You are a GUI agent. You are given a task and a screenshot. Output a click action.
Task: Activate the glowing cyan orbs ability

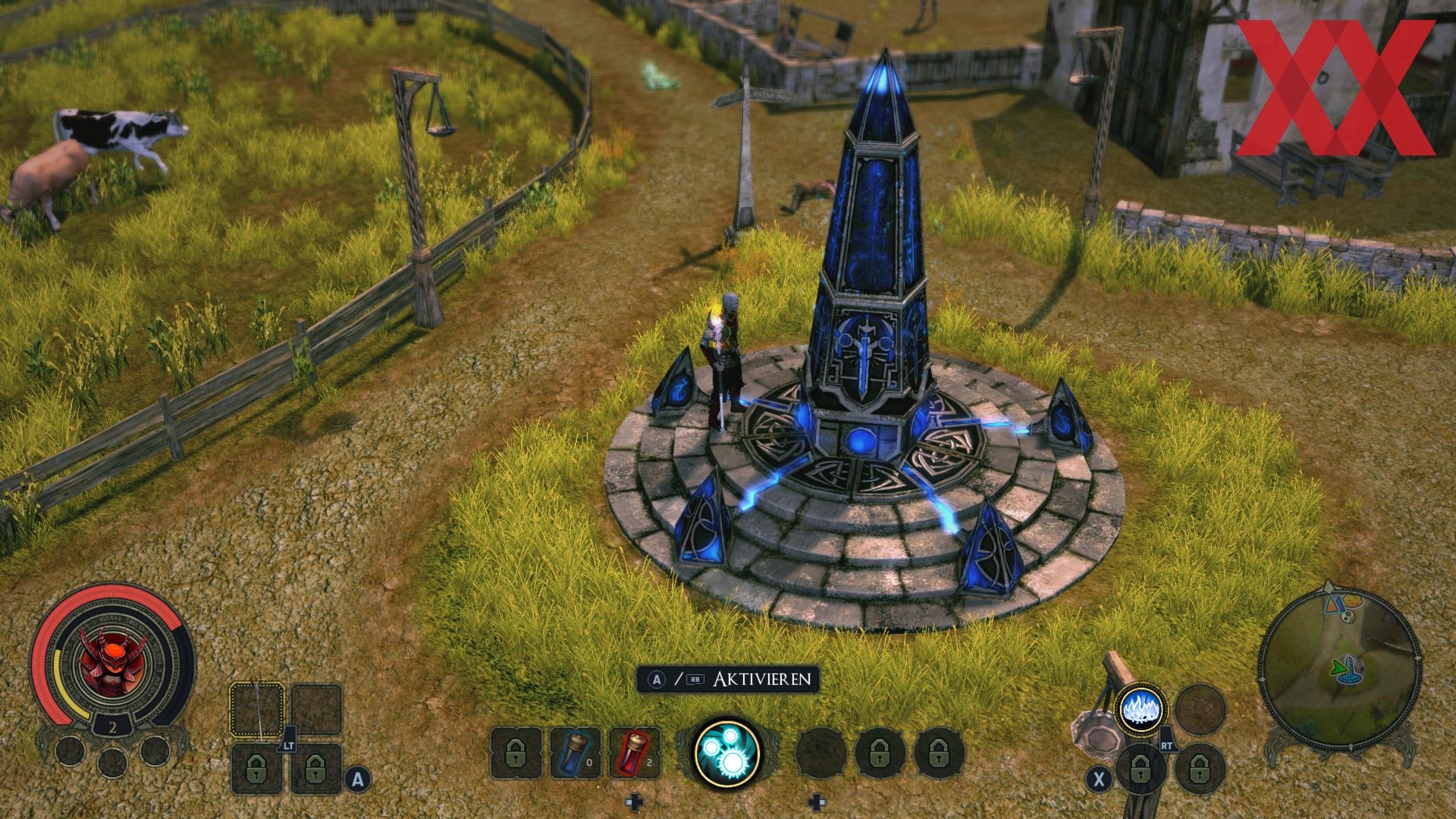[x=727, y=752]
